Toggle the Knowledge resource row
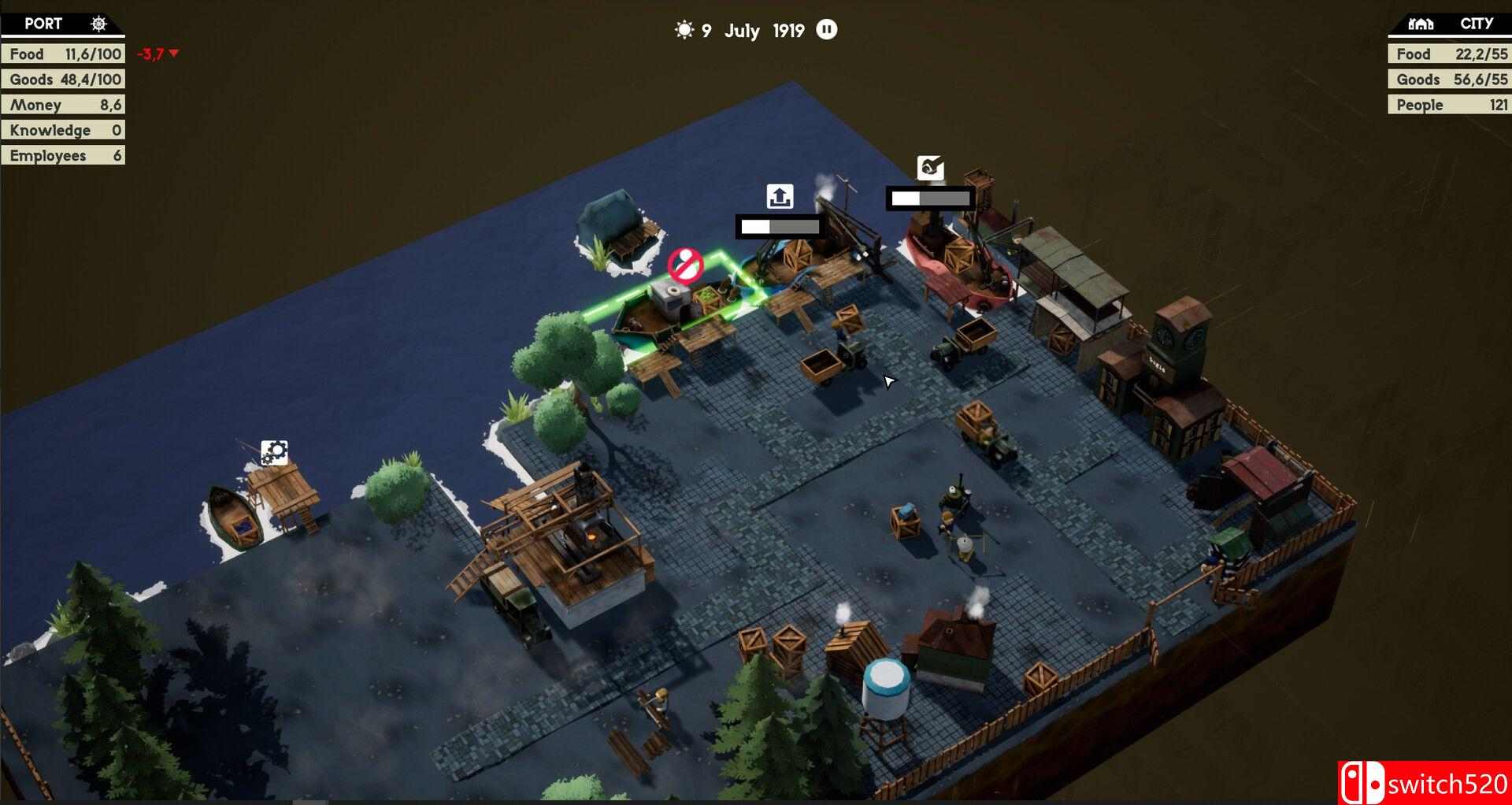Viewport: 1512px width, 805px height. point(63,129)
